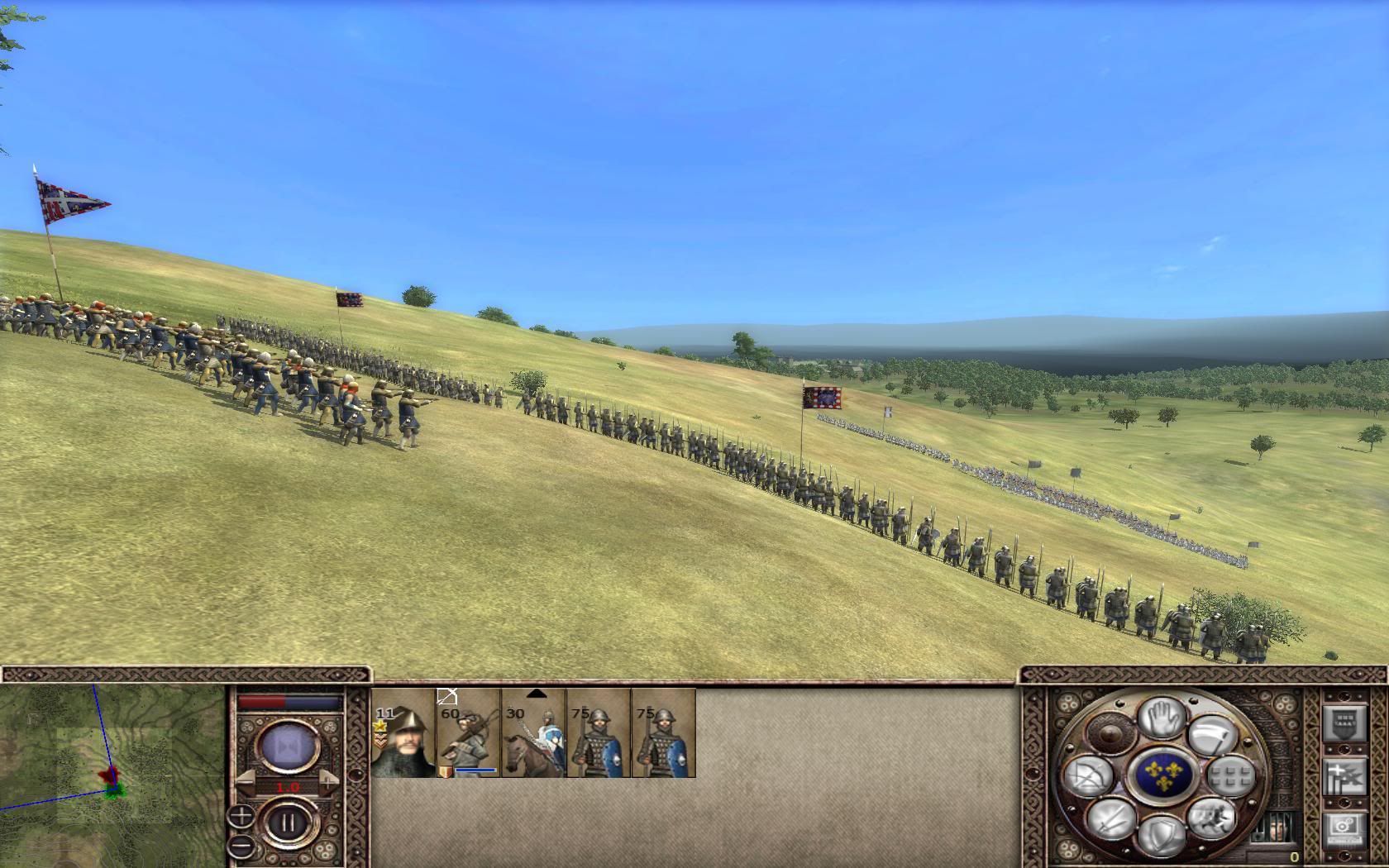Pause the battle
Screen dimensions: 1389x868
tap(289, 823)
